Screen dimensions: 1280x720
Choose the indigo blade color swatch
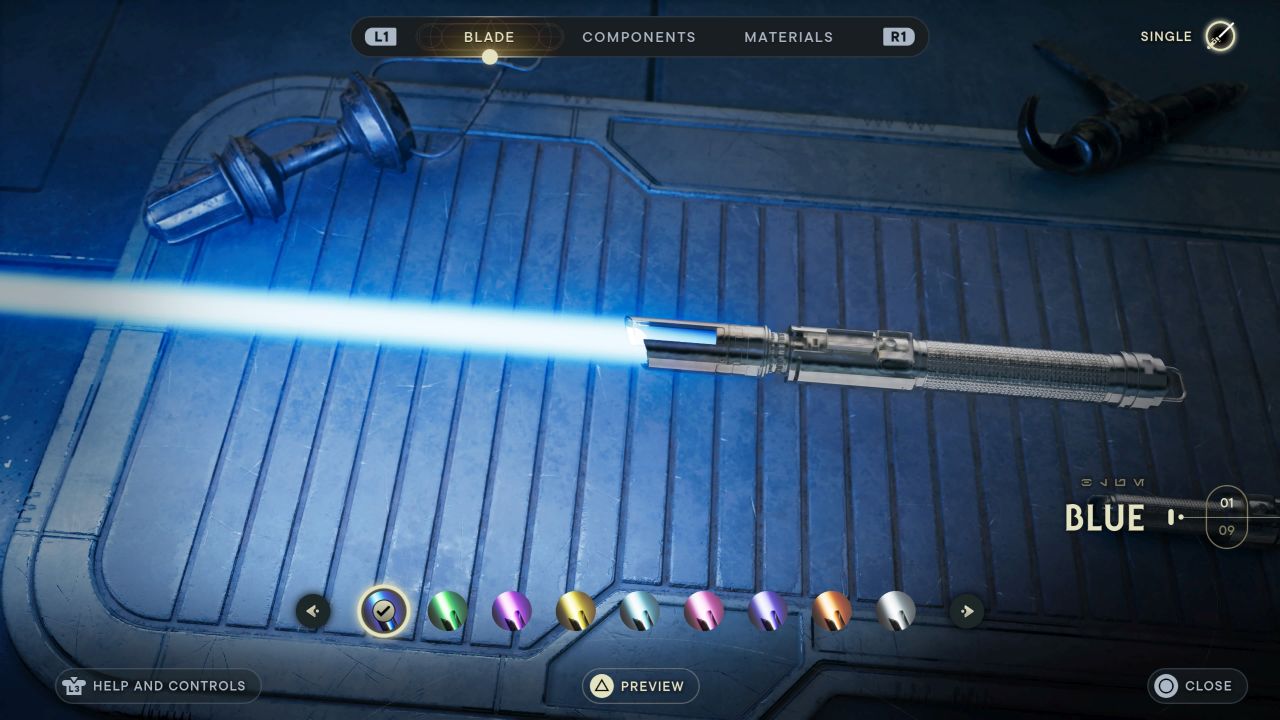click(768, 611)
